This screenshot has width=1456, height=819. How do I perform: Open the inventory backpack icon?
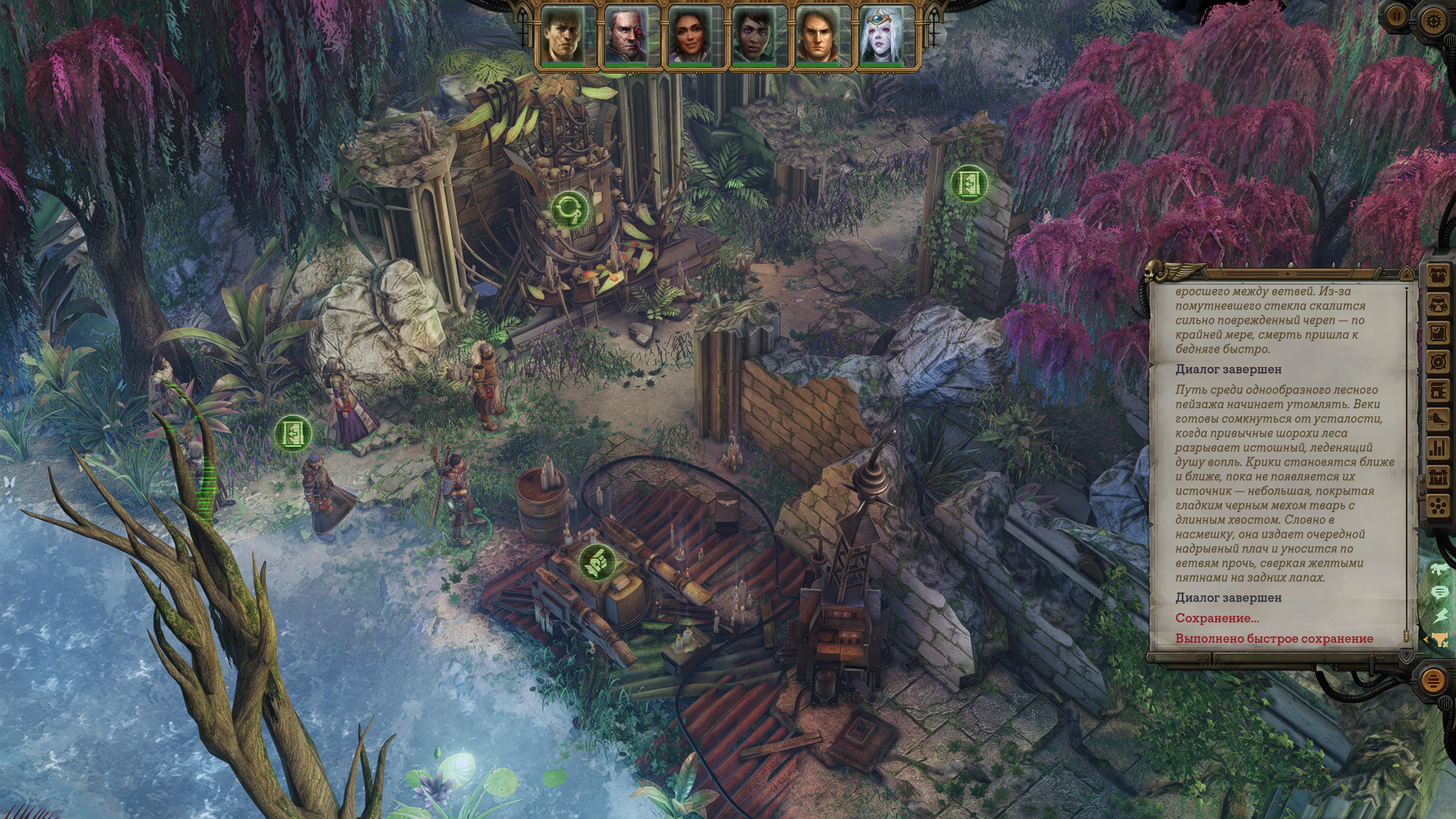[x=1439, y=275]
